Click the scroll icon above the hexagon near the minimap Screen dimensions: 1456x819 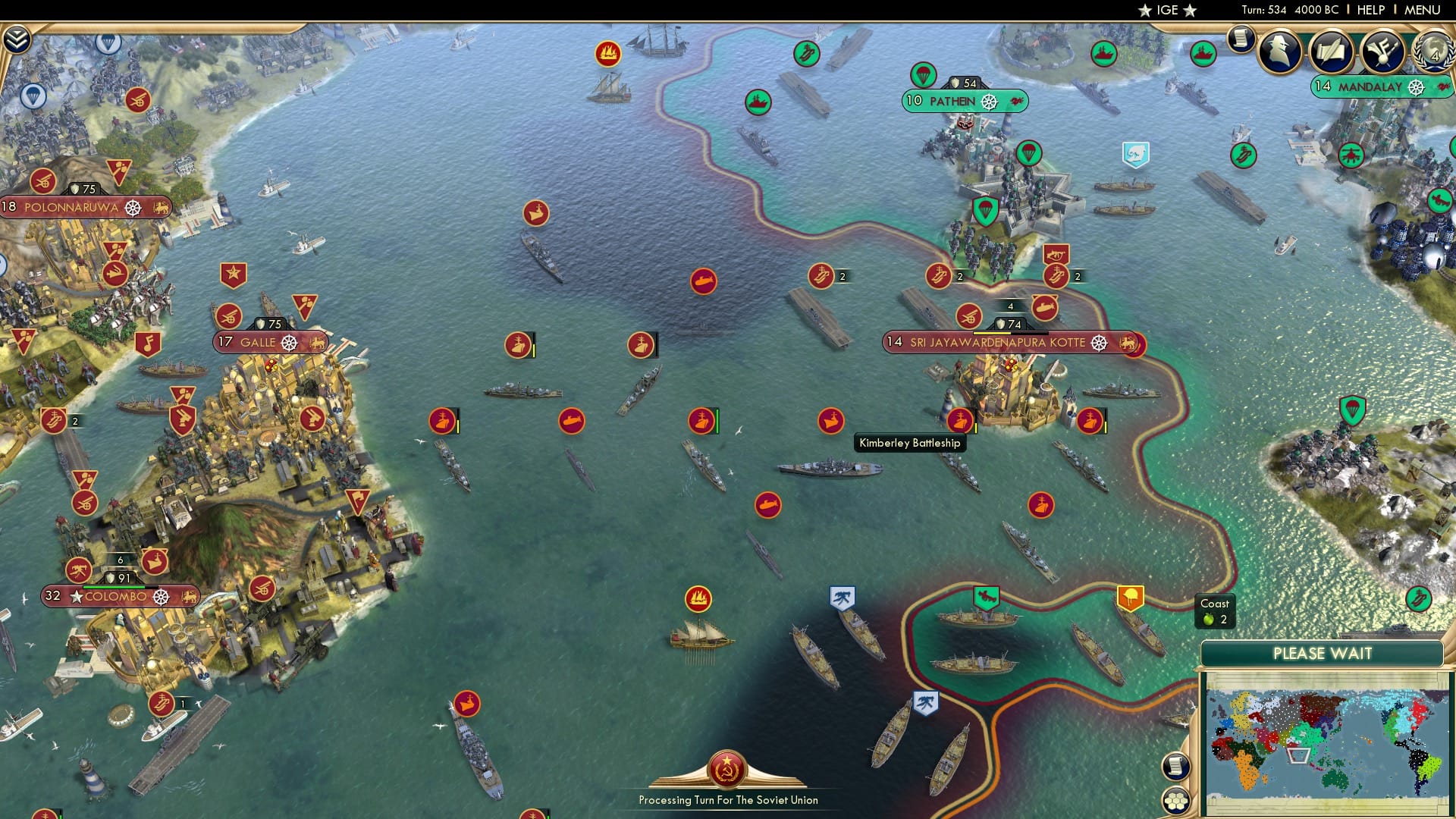coord(1176,766)
